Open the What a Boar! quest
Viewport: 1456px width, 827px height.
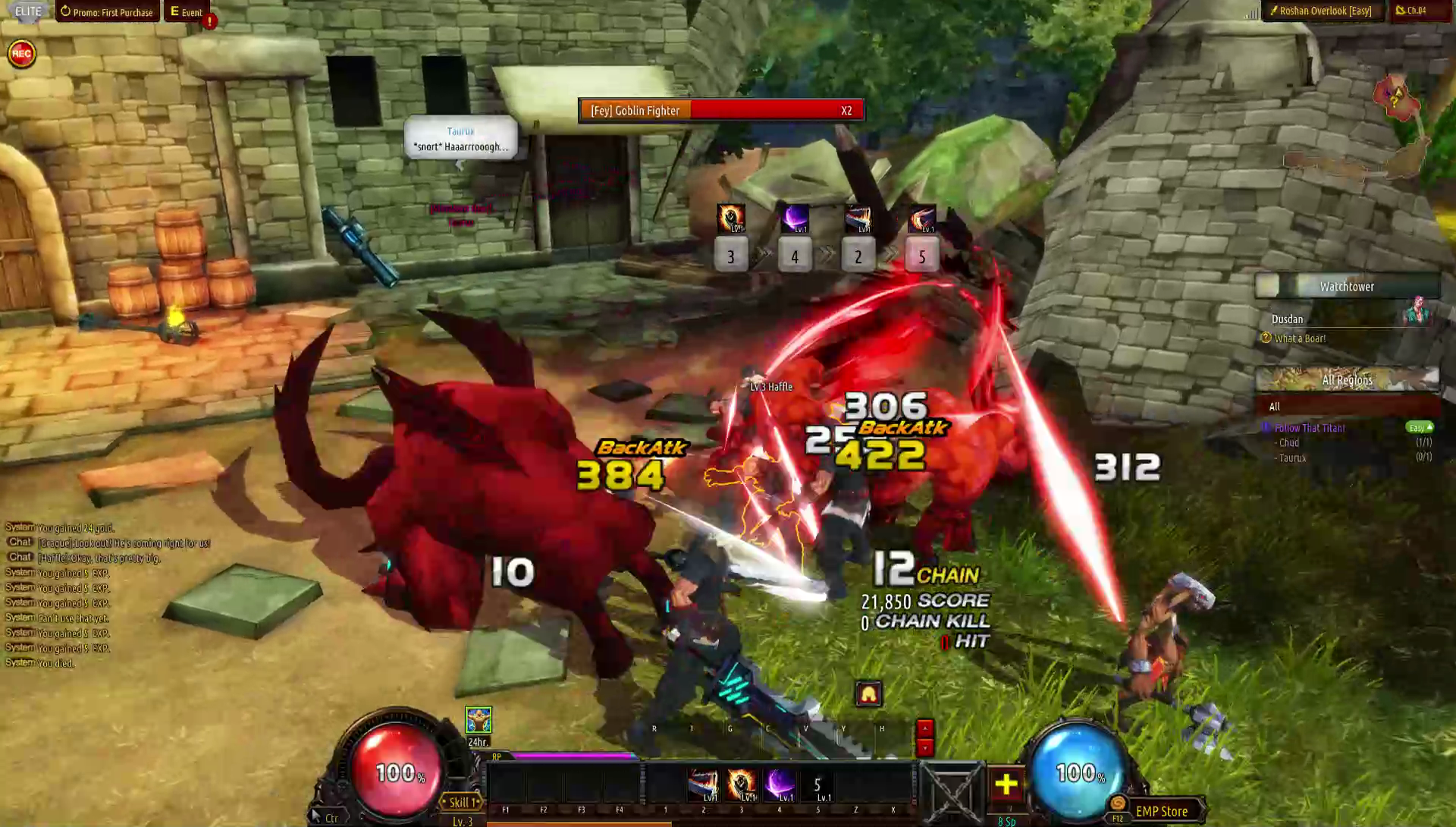[x=1300, y=338]
